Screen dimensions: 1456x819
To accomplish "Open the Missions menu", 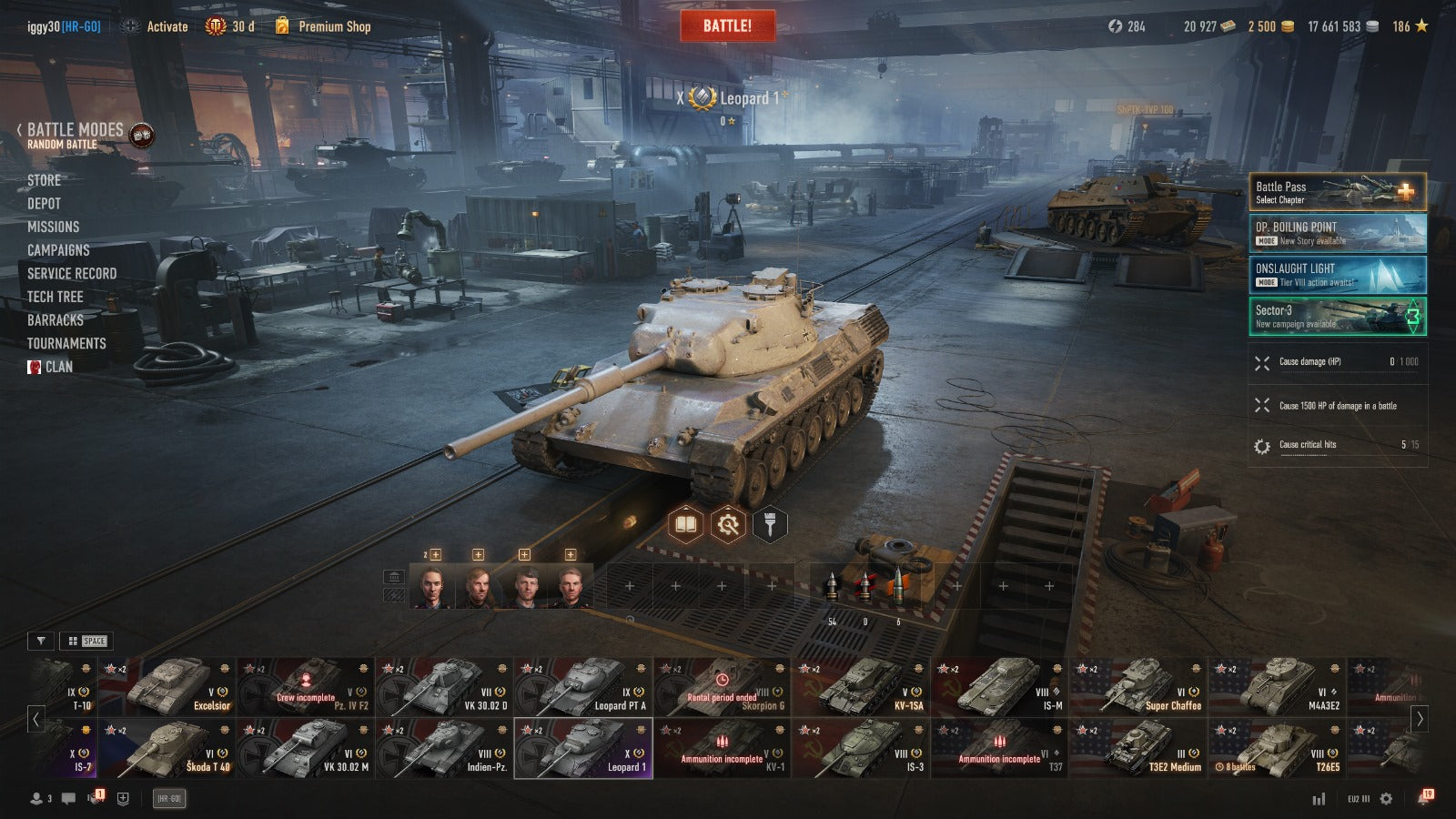I will point(53,227).
